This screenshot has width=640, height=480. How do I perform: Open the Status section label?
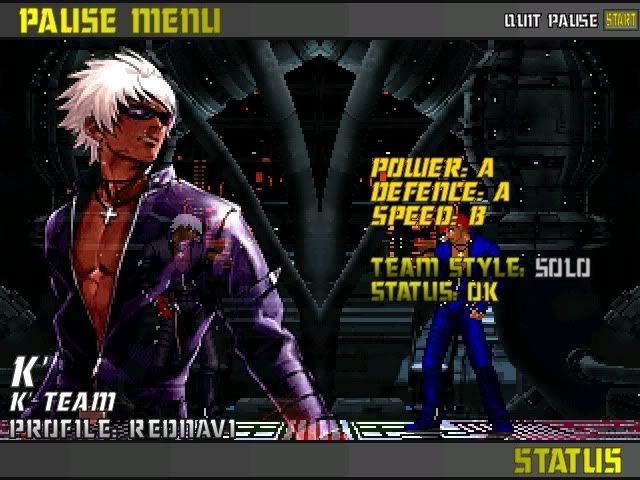coord(567,461)
